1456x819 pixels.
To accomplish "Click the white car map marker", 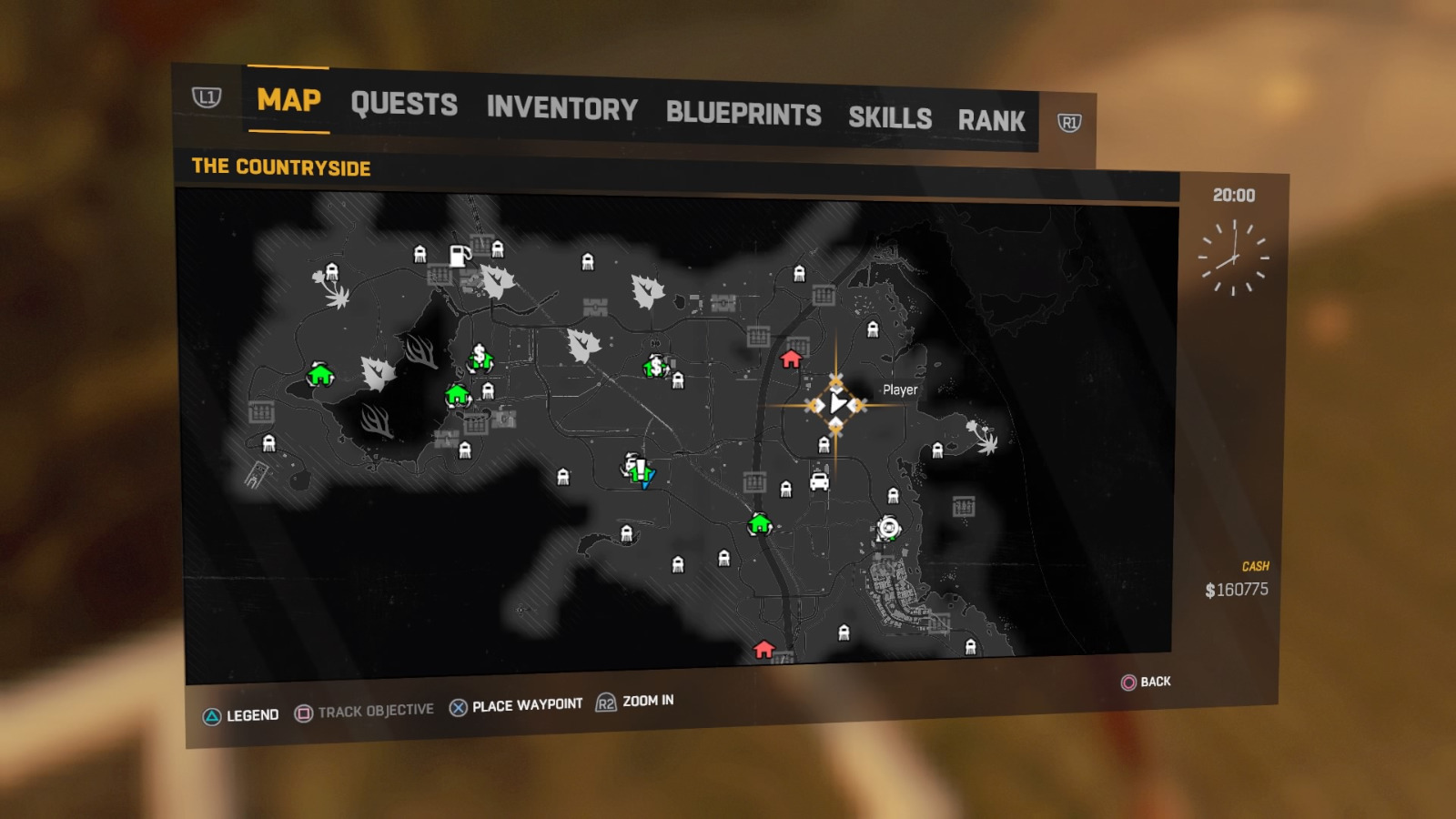I will point(819,480).
